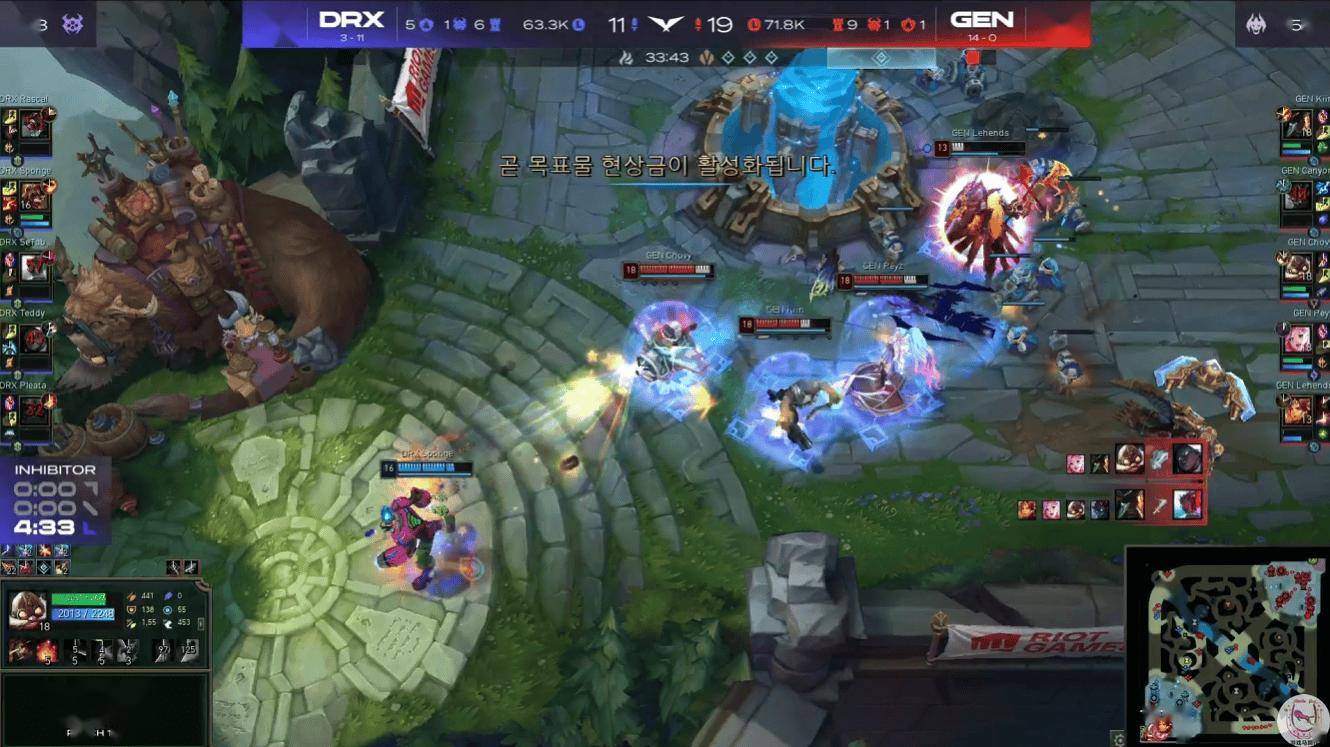Screen dimensions: 1330x747
Task: Expand the champion stats panel arrow
Action: click(x=201, y=623)
